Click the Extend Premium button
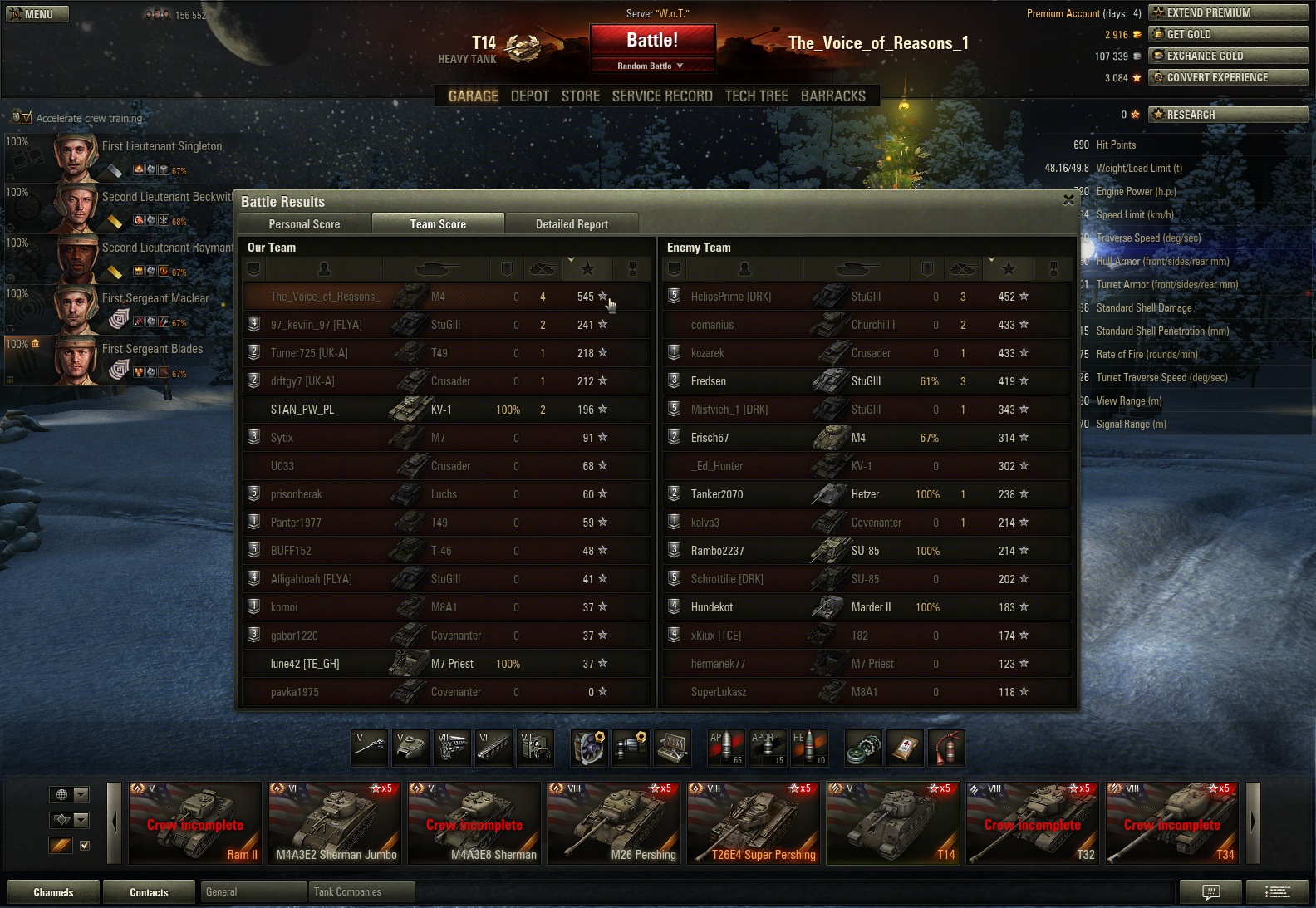Screen dimensions: 1316x908 [x=1227, y=12]
